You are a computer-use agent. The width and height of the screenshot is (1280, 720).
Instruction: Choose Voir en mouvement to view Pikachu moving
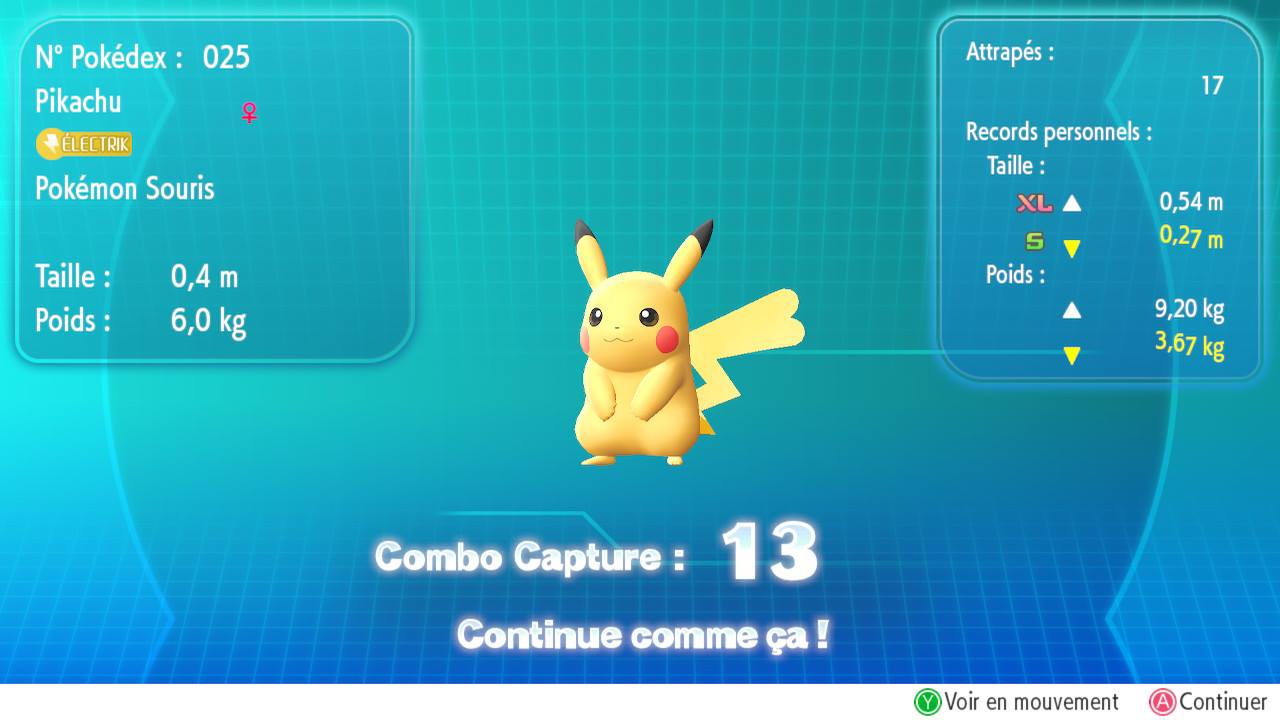click(x=1017, y=702)
